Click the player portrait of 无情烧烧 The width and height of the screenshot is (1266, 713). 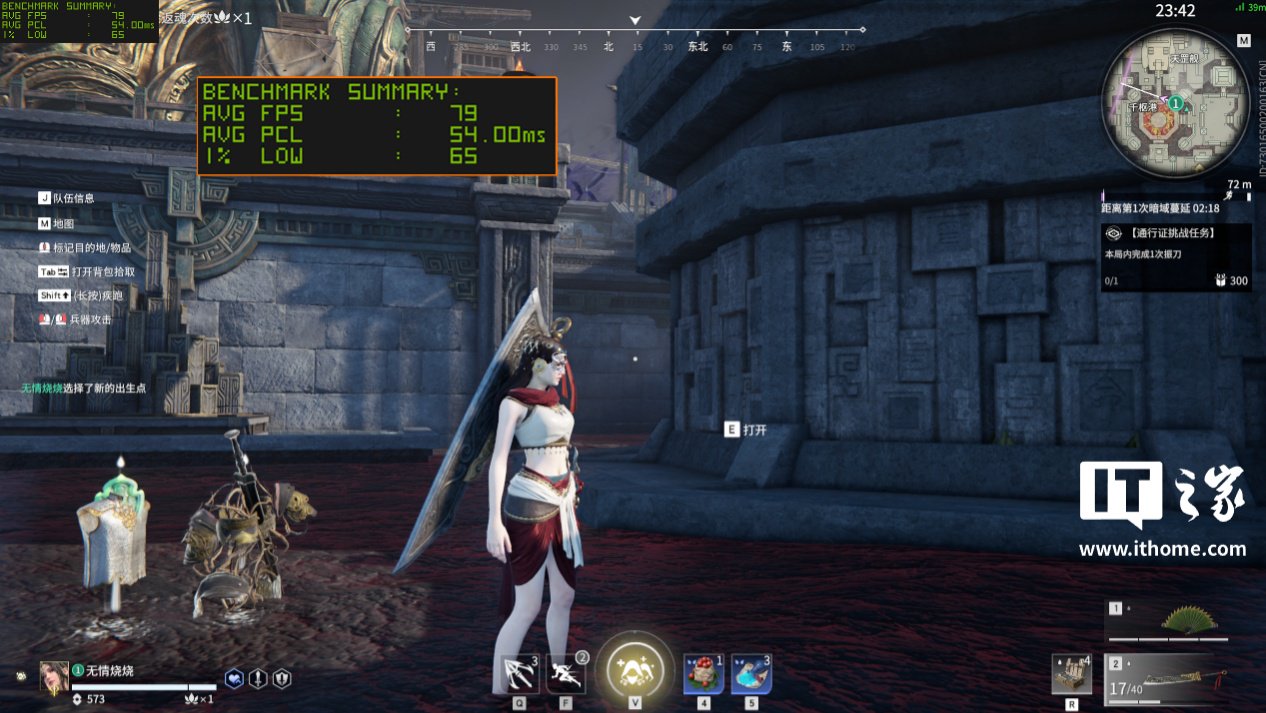54,676
